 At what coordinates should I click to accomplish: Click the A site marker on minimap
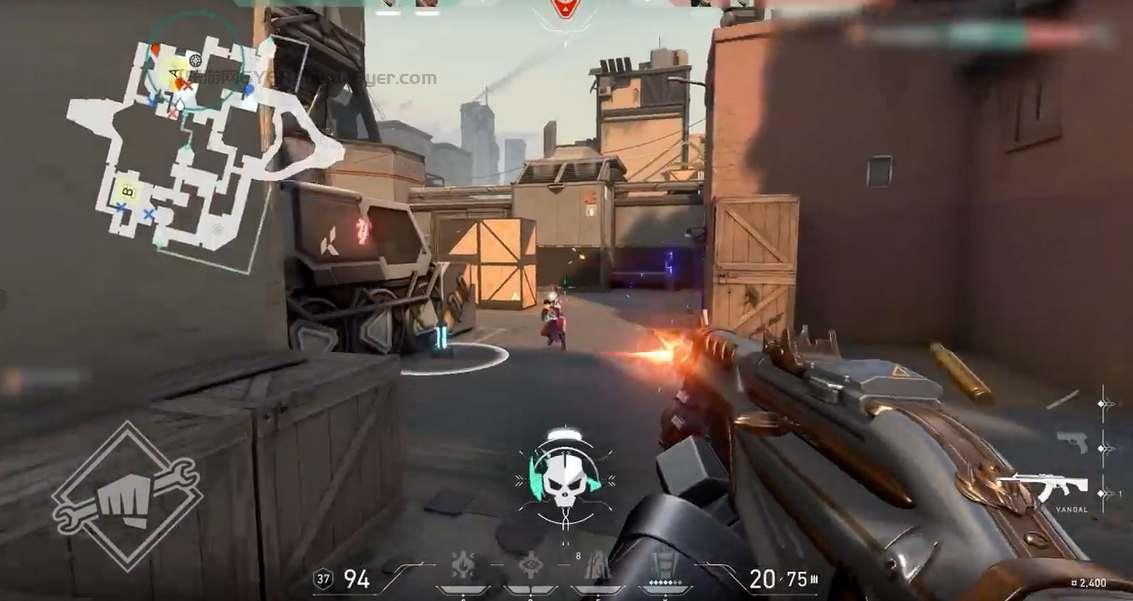pos(175,73)
